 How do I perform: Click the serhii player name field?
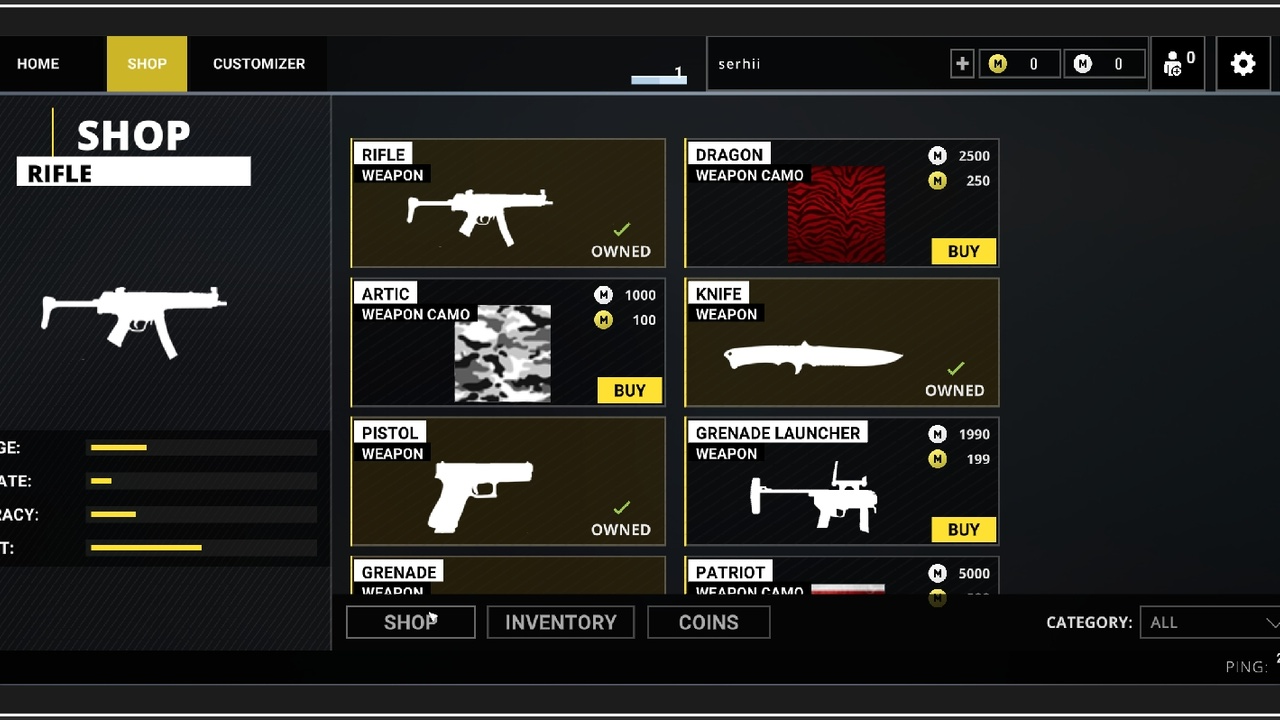point(825,64)
